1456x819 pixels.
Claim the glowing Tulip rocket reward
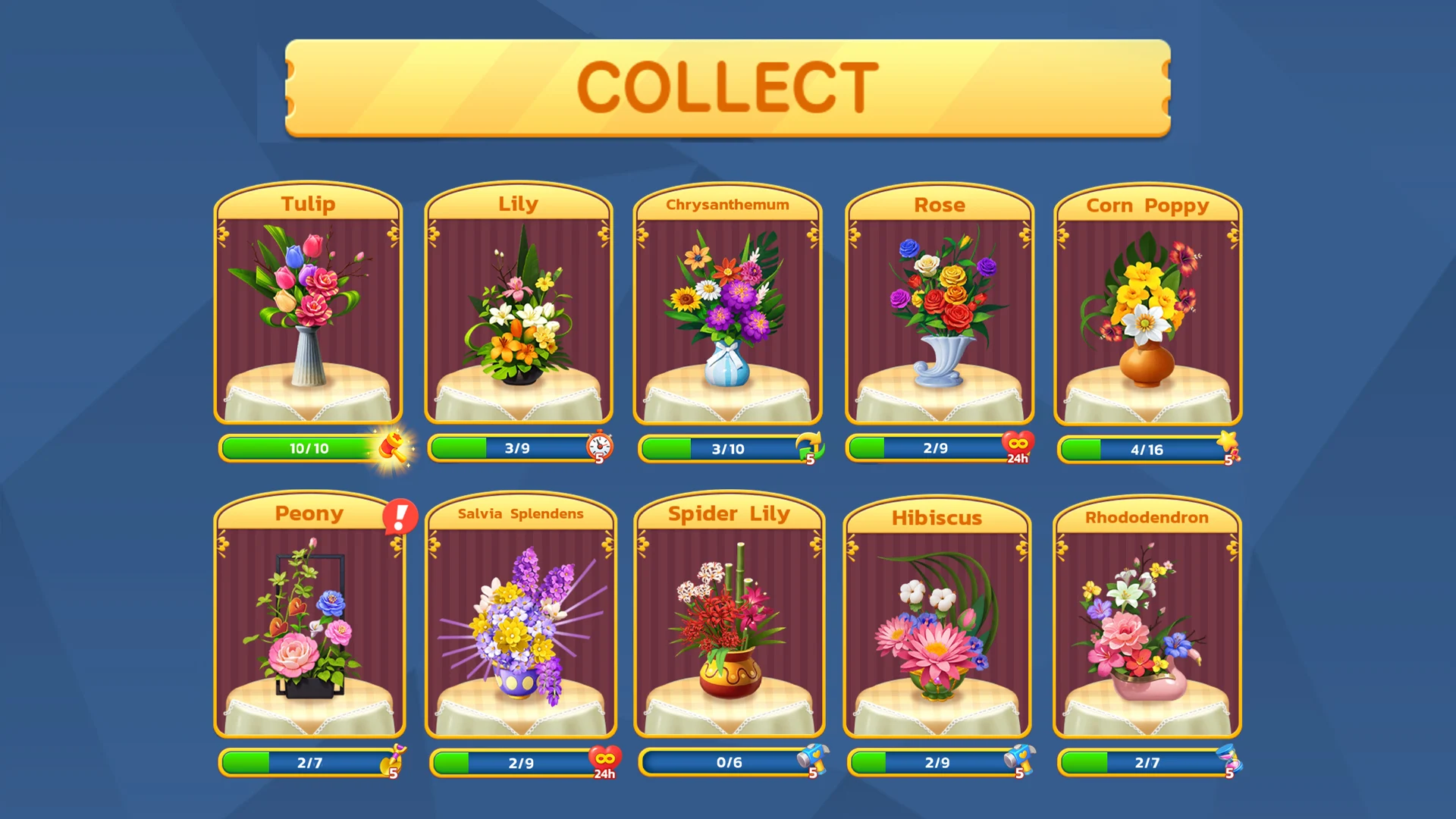393,447
